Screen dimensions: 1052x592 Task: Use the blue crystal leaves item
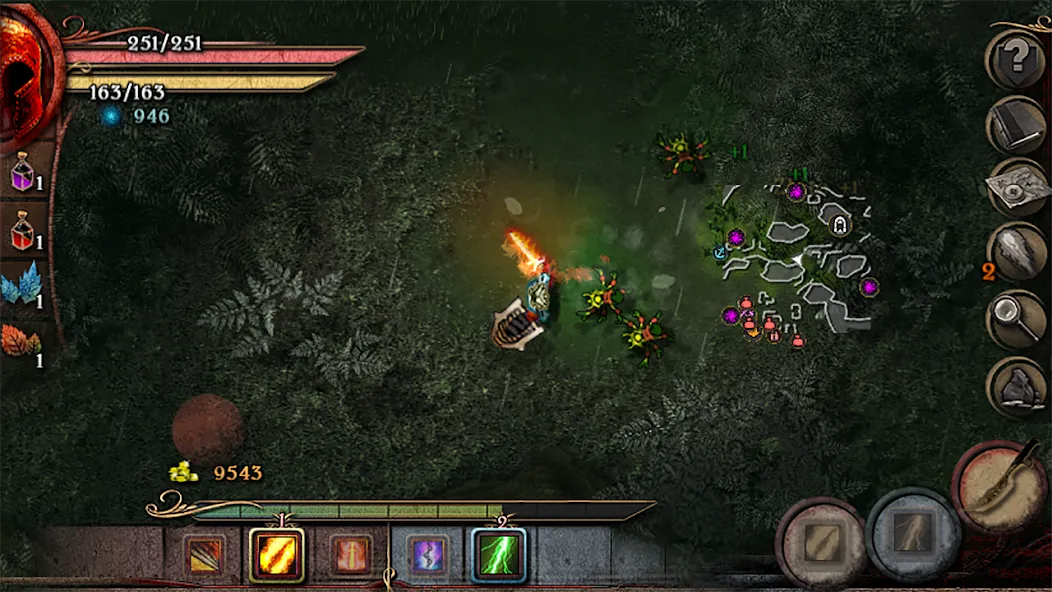20,286
